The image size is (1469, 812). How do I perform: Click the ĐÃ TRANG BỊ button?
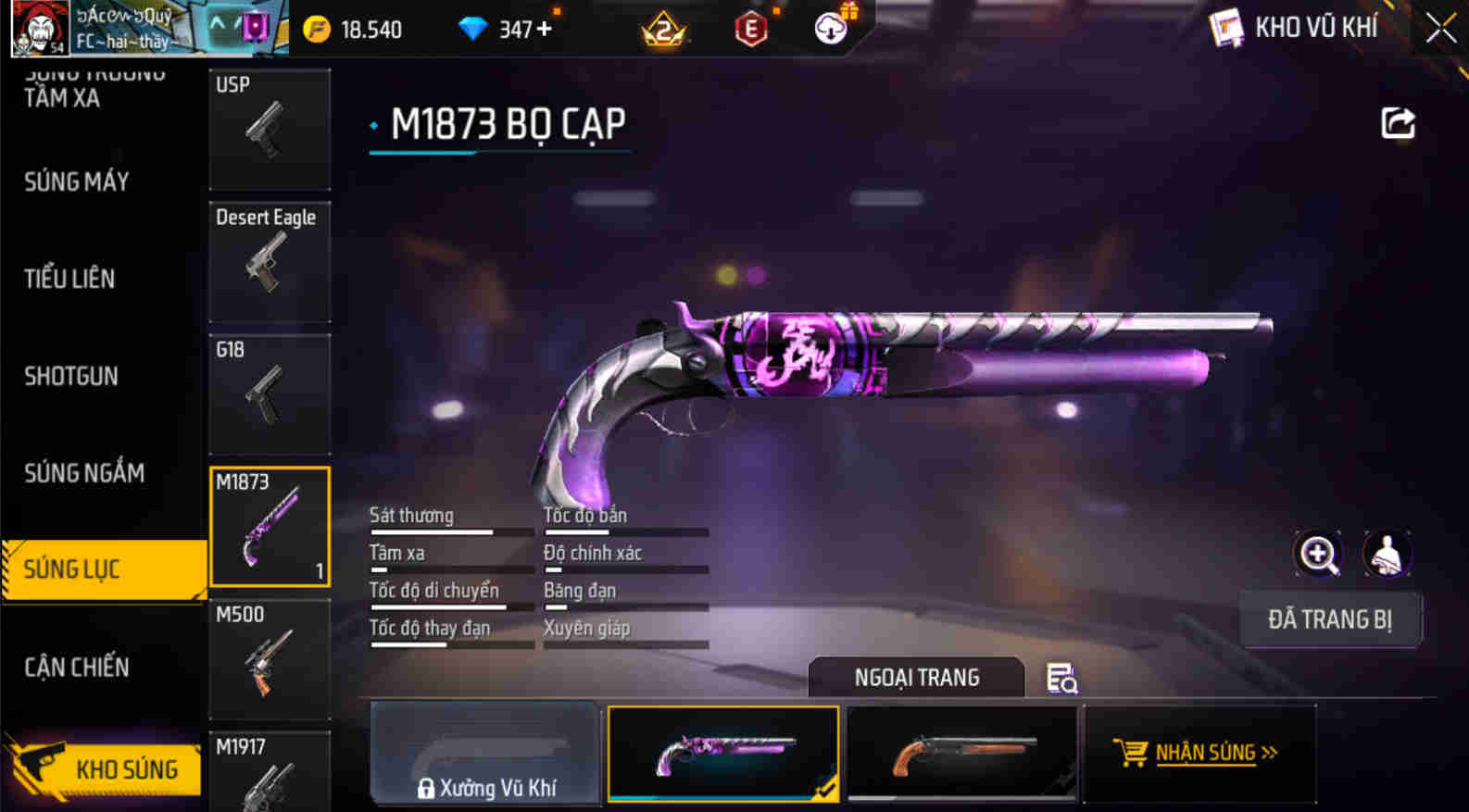(x=1331, y=619)
